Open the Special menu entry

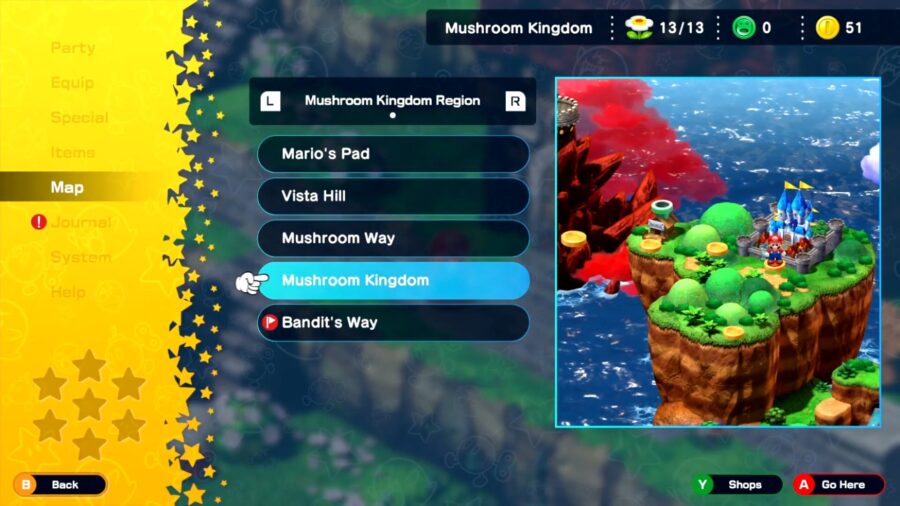pyautogui.click(x=79, y=118)
